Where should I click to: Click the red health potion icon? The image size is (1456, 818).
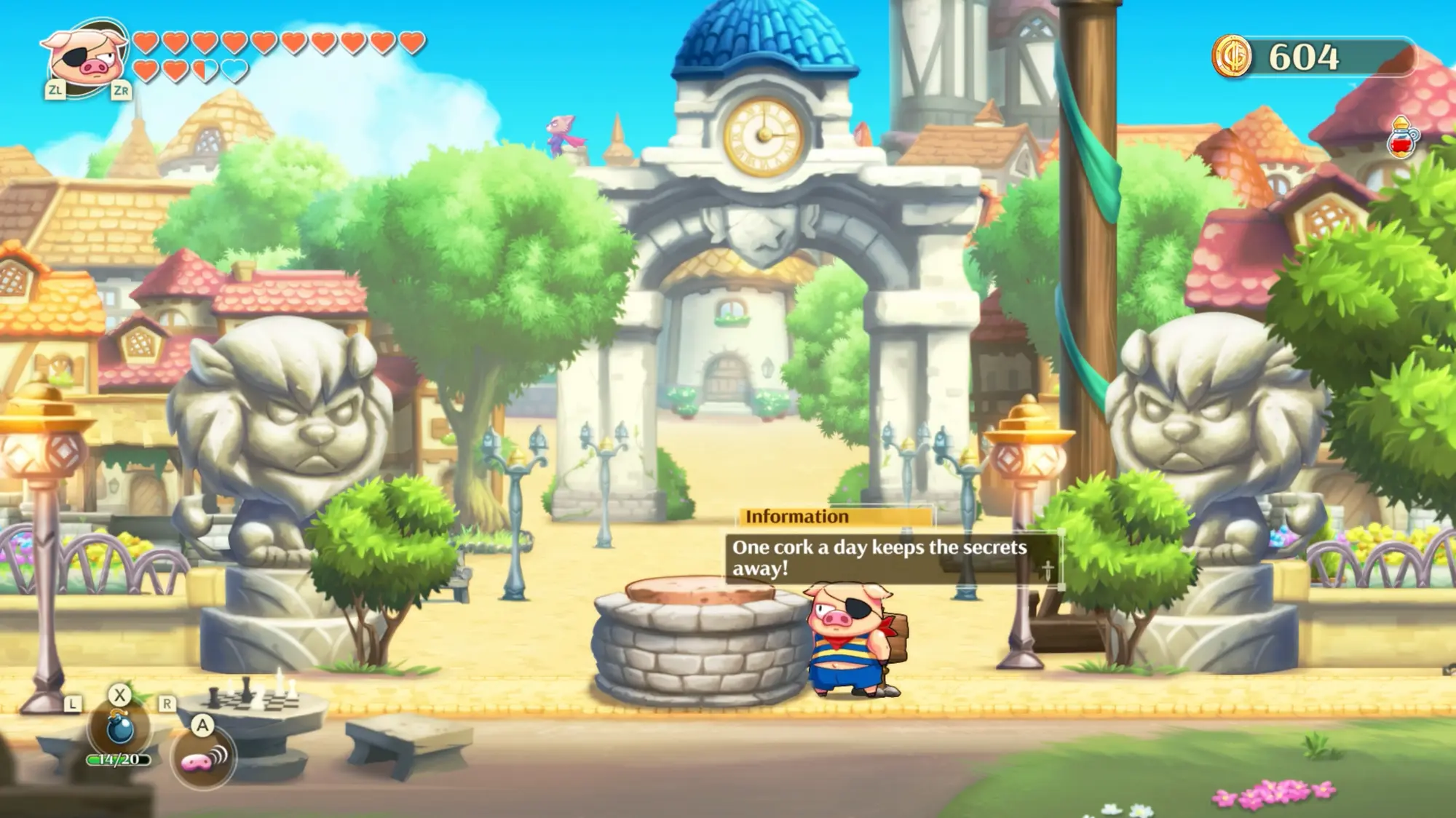[1404, 135]
